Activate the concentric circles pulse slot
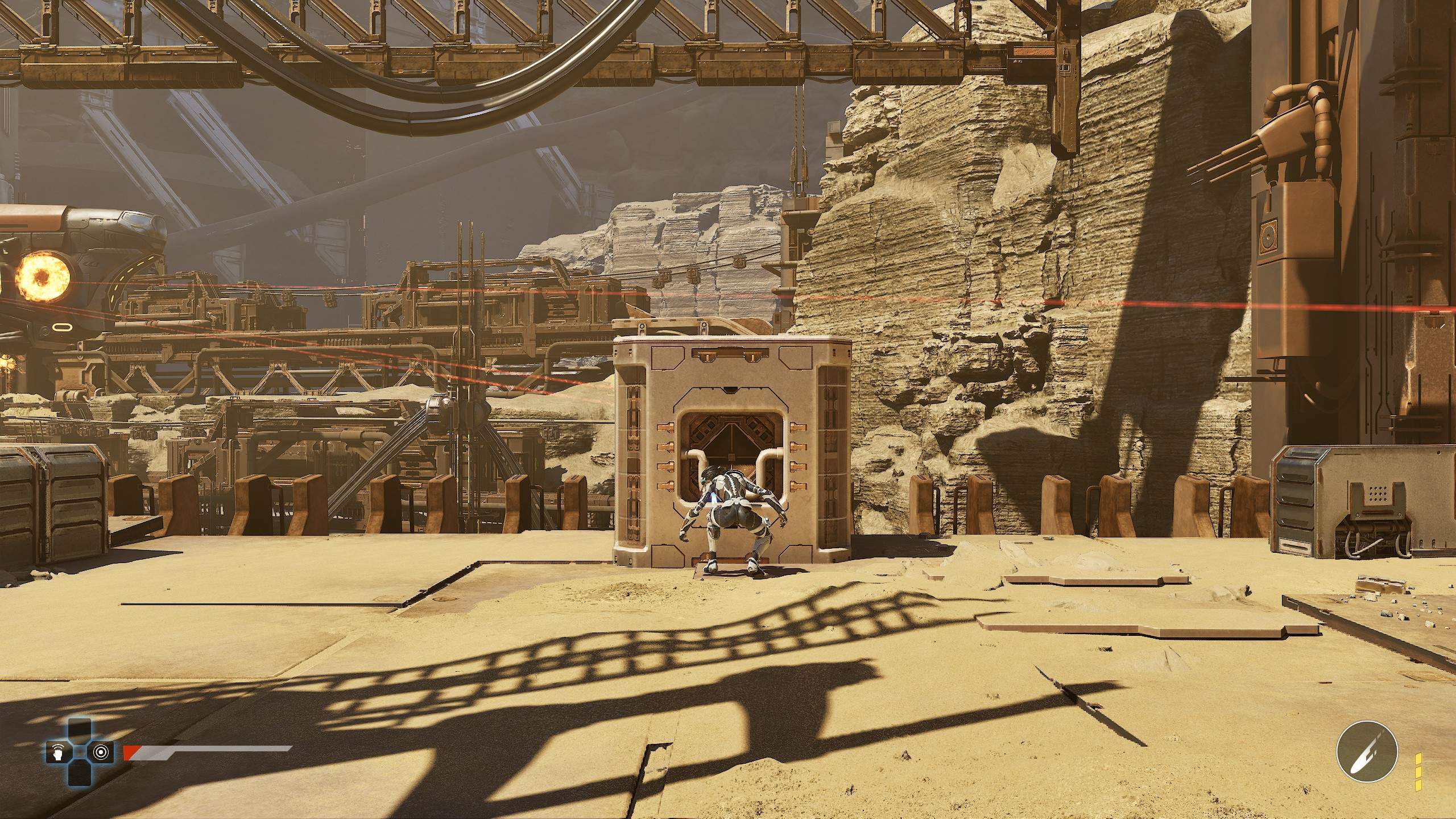The height and width of the screenshot is (819, 1456). pos(101,752)
